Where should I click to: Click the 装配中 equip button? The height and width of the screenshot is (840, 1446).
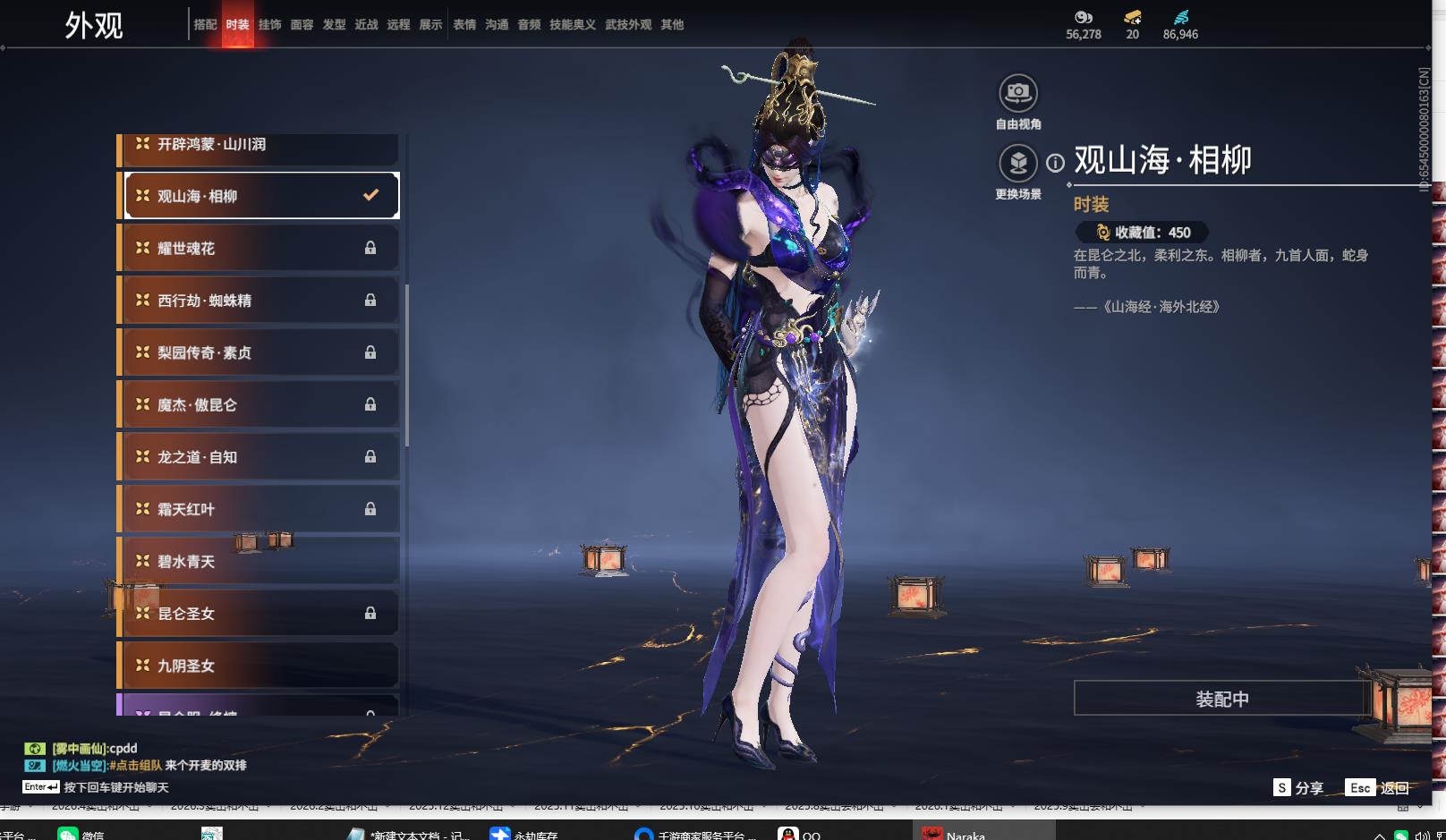point(1221,699)
